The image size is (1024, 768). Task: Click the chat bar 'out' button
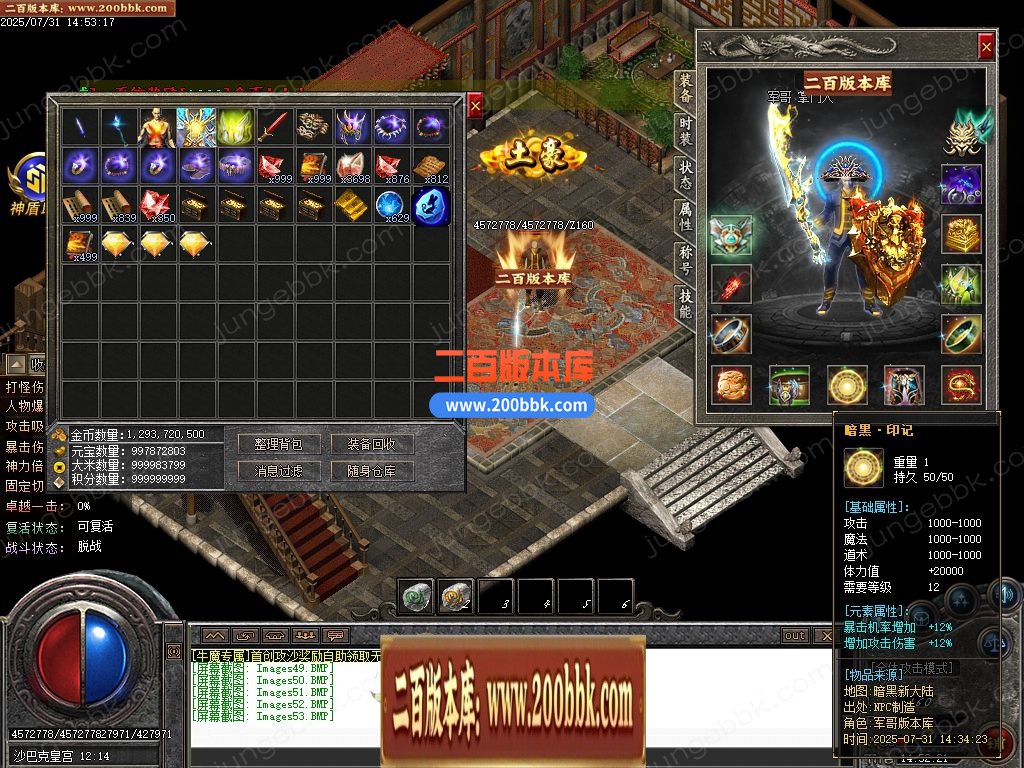point(795,636)
